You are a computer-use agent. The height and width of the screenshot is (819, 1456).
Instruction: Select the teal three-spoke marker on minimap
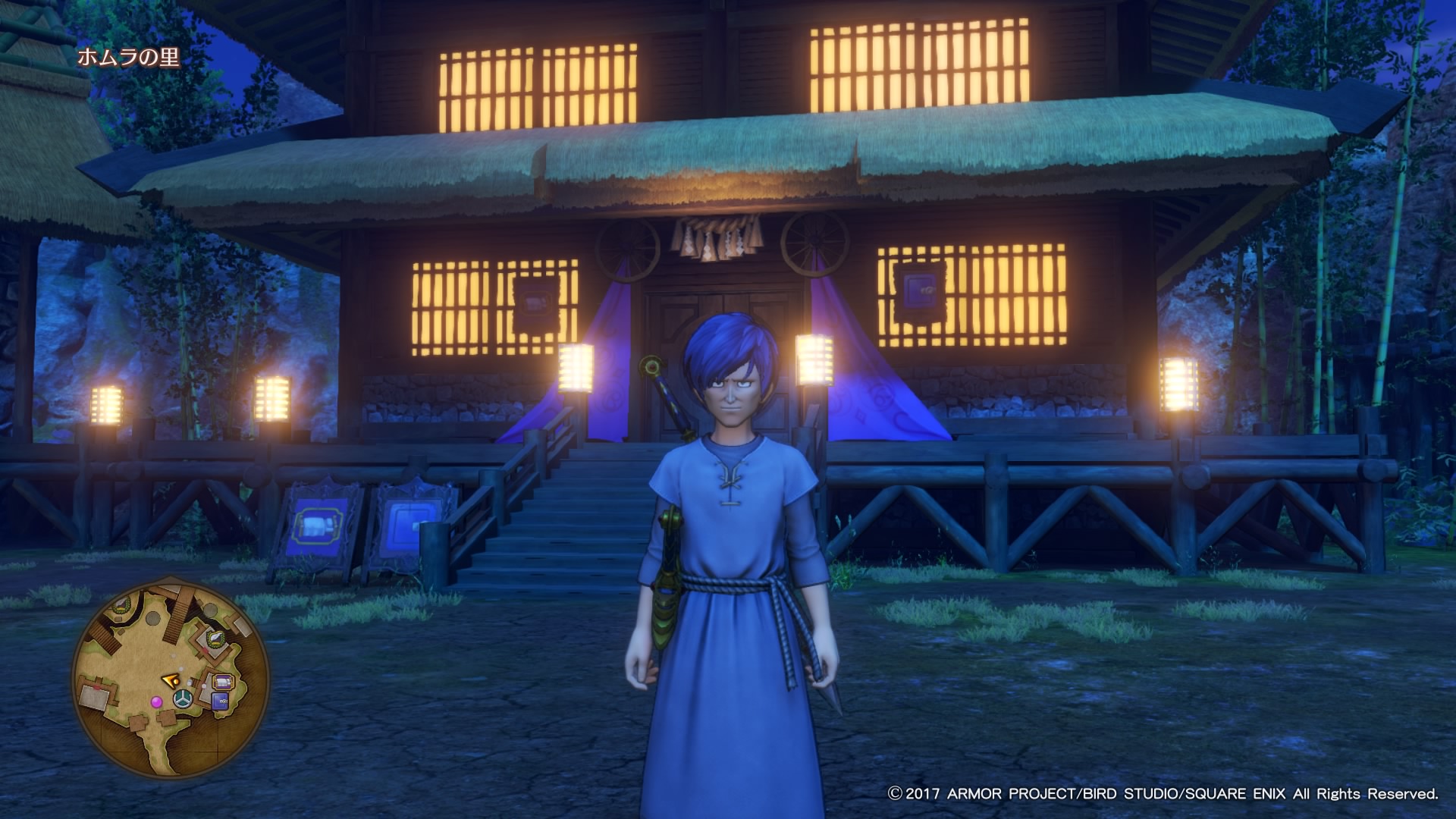(x=183, y=701)
